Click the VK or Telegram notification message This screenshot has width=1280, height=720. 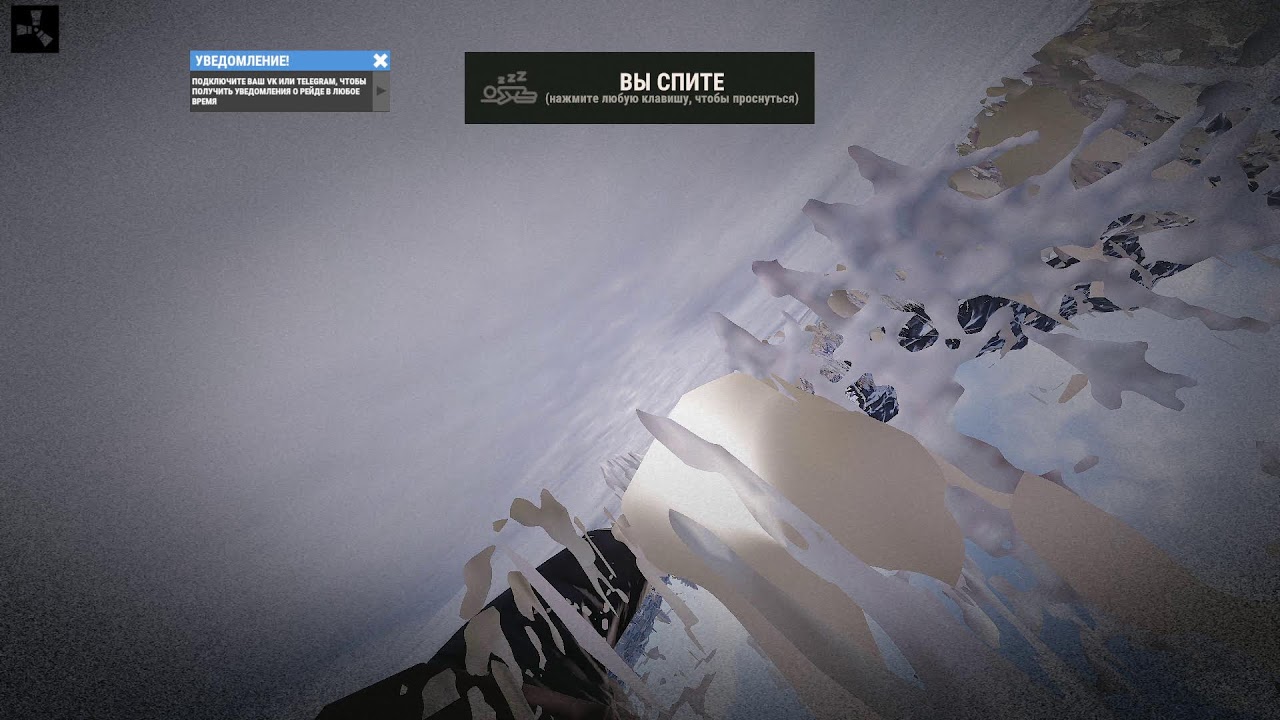(280, 91)
